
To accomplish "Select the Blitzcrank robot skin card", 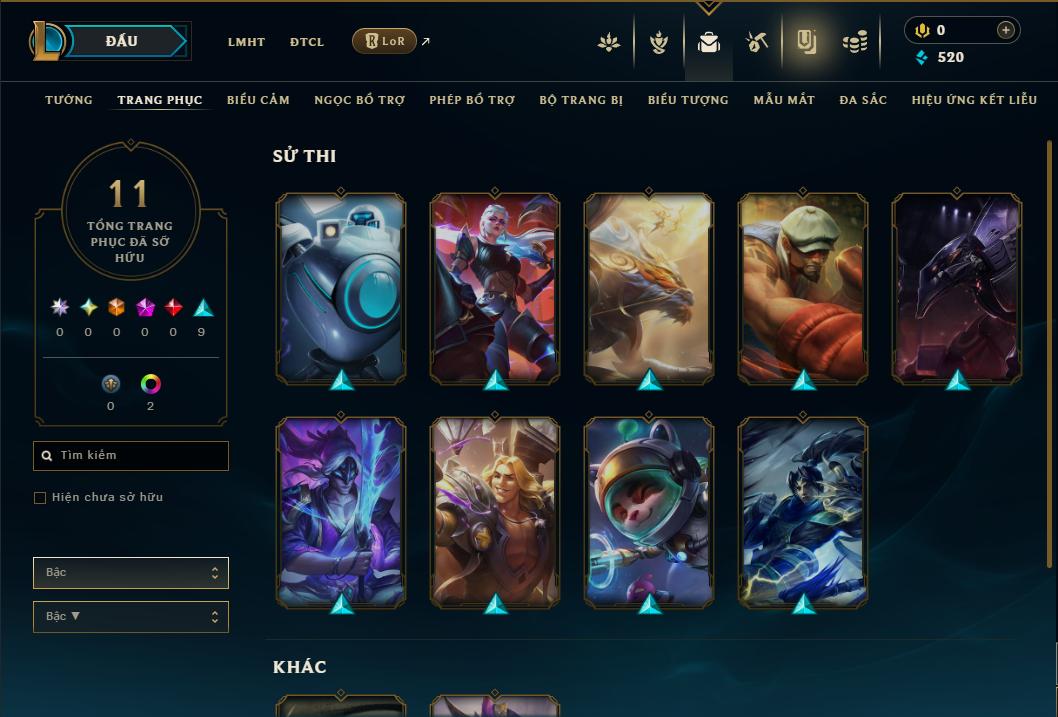I will click(341, 287).
